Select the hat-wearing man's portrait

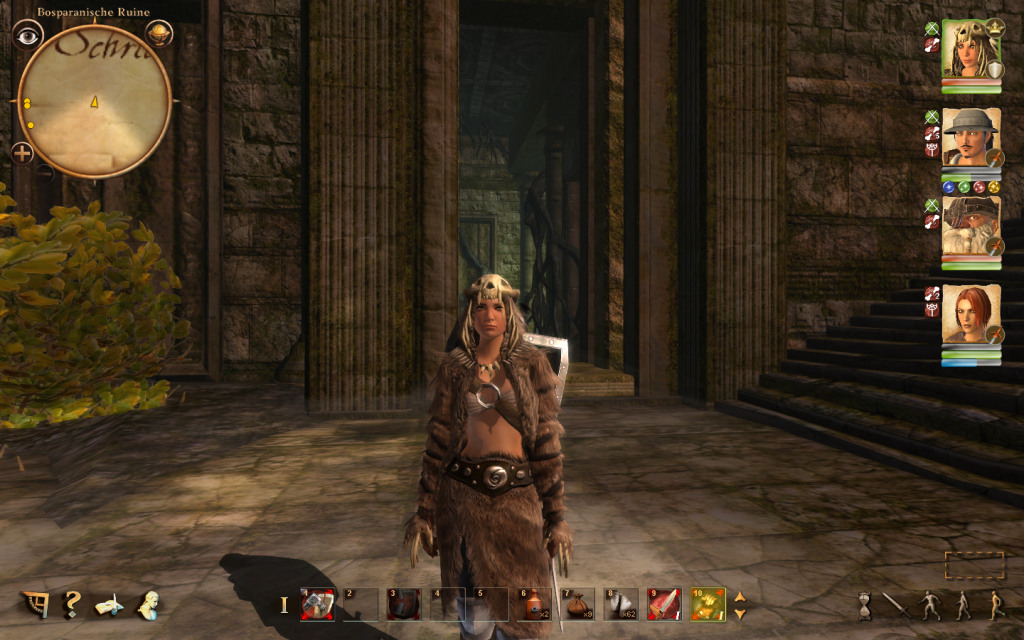coord(971,137)
